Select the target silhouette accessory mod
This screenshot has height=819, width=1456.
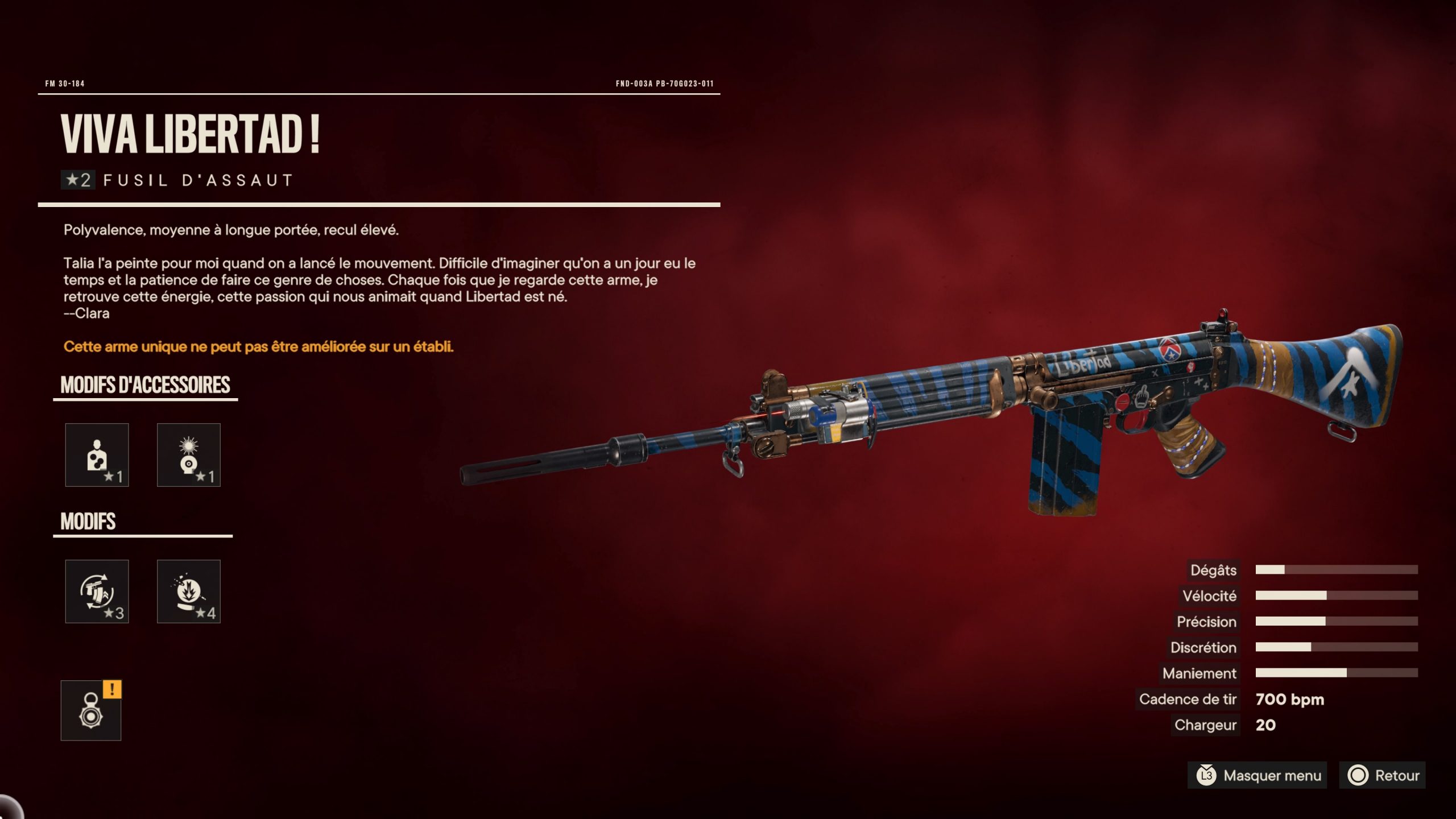(97, 455)
